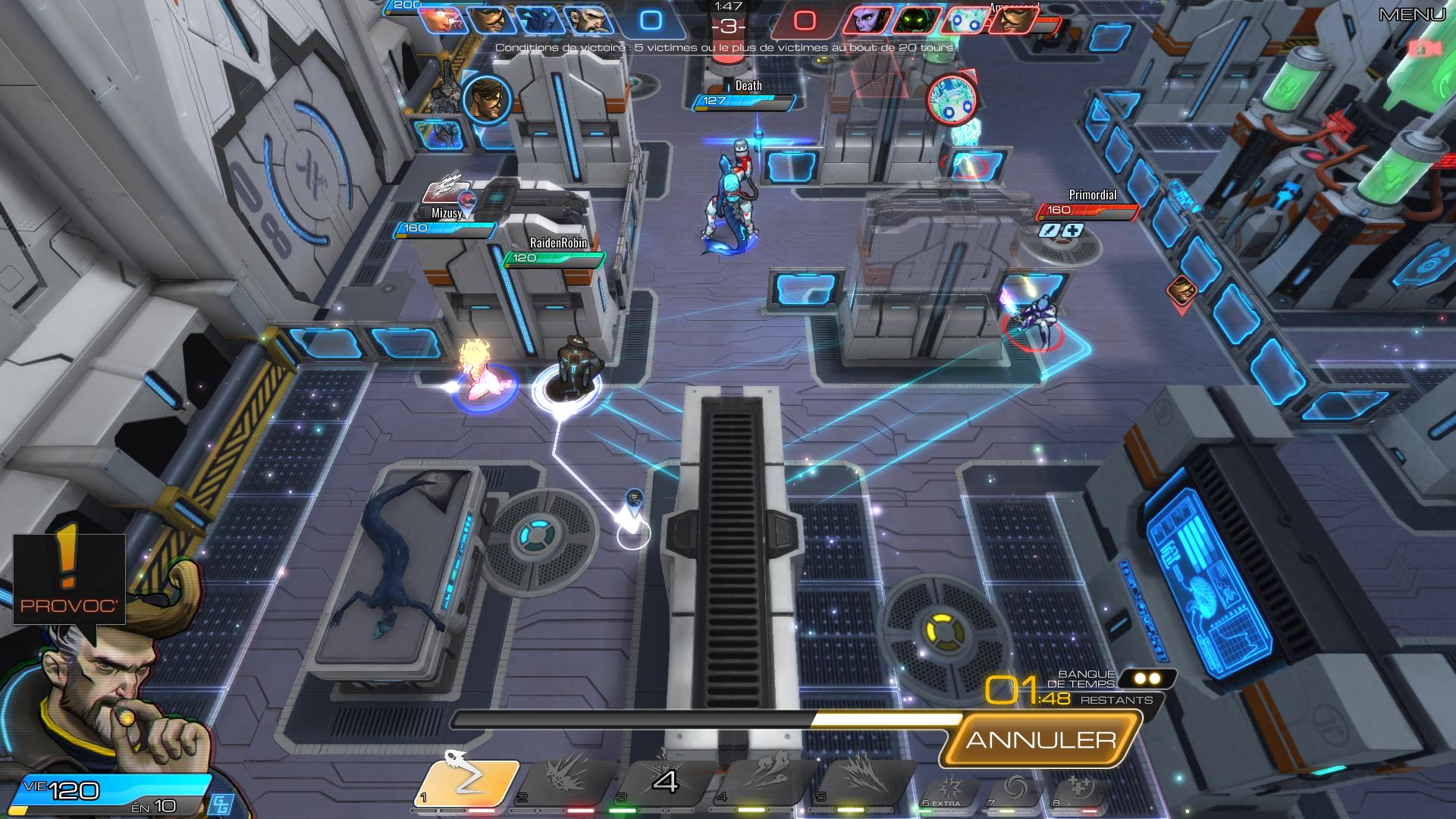1456x819 pixels.
Task: Use the healing plus catalyst in slot 8
Action: tap(1080, 790)
